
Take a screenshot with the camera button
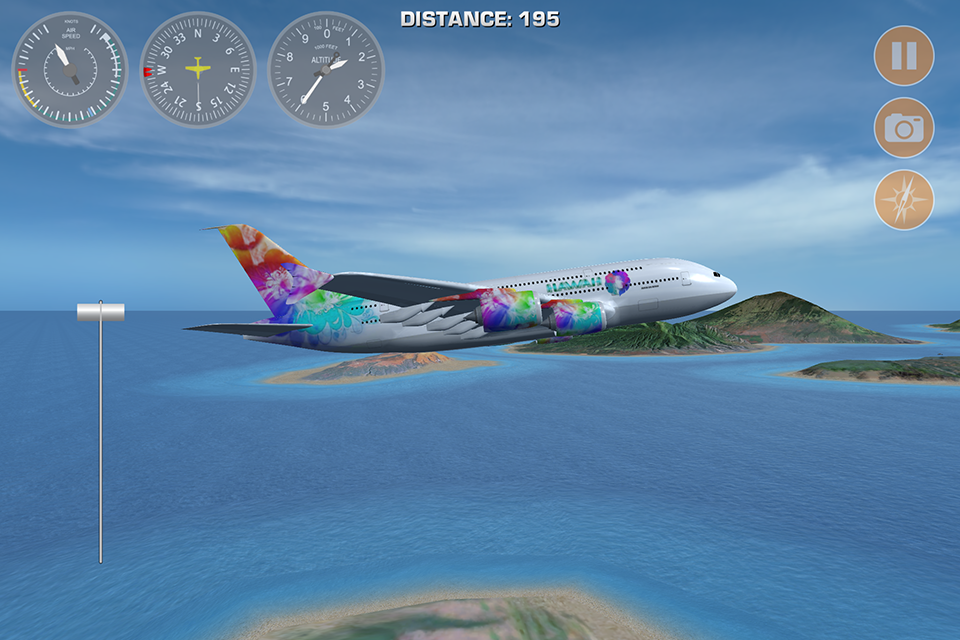904,128
